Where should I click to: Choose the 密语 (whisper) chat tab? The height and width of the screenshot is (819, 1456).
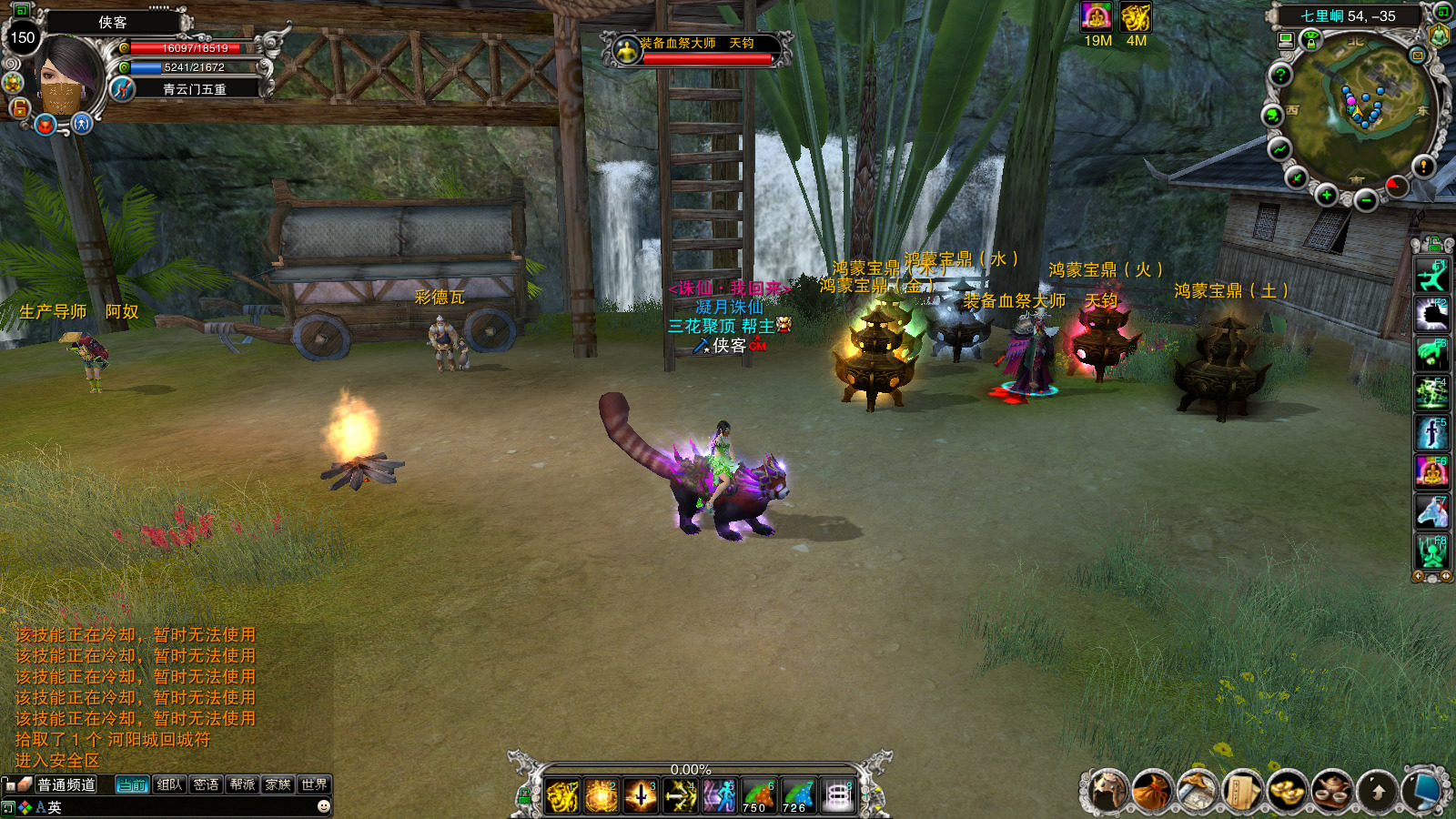(206, 784)
